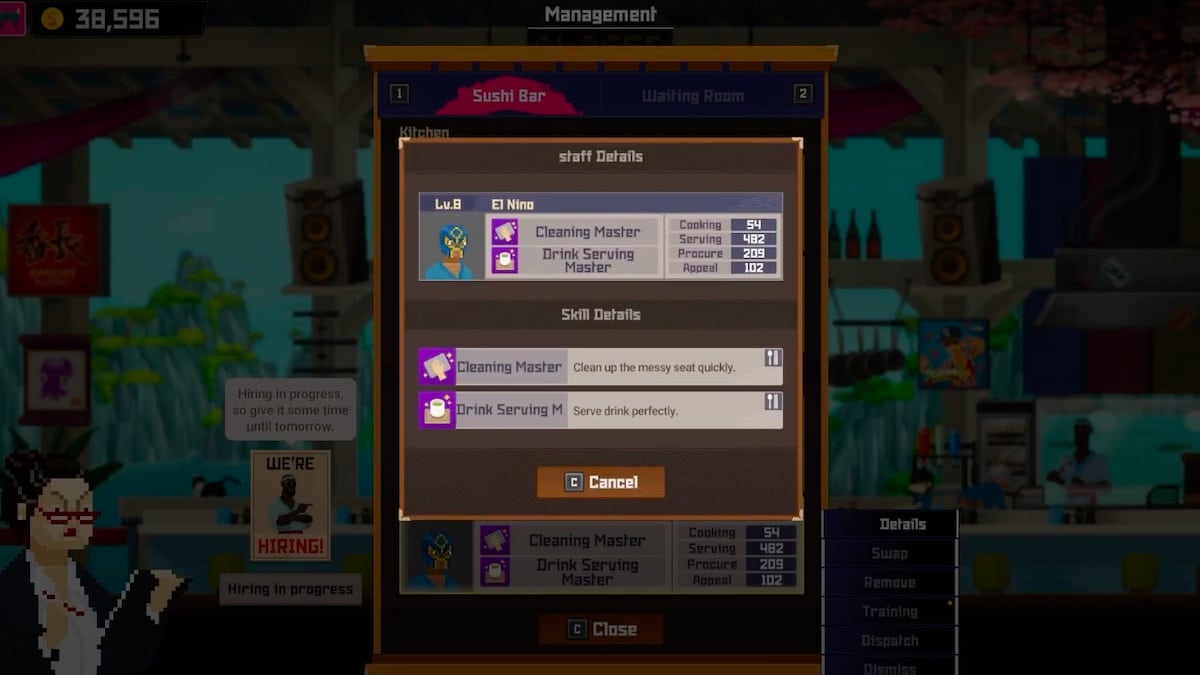This screenshot has height=675, width=1200.
Task: Open Training for El Nino
Action: click(x=890, y=611)
